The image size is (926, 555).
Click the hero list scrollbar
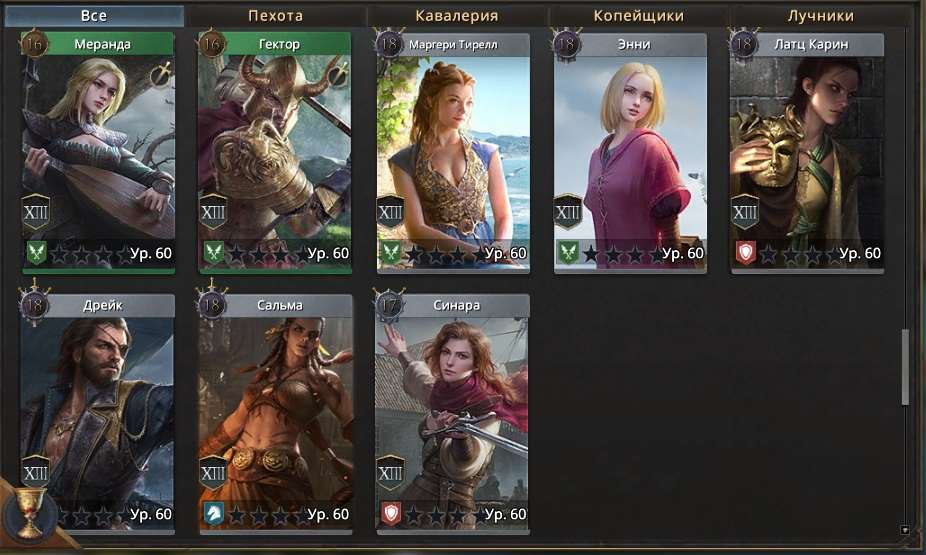906,366
